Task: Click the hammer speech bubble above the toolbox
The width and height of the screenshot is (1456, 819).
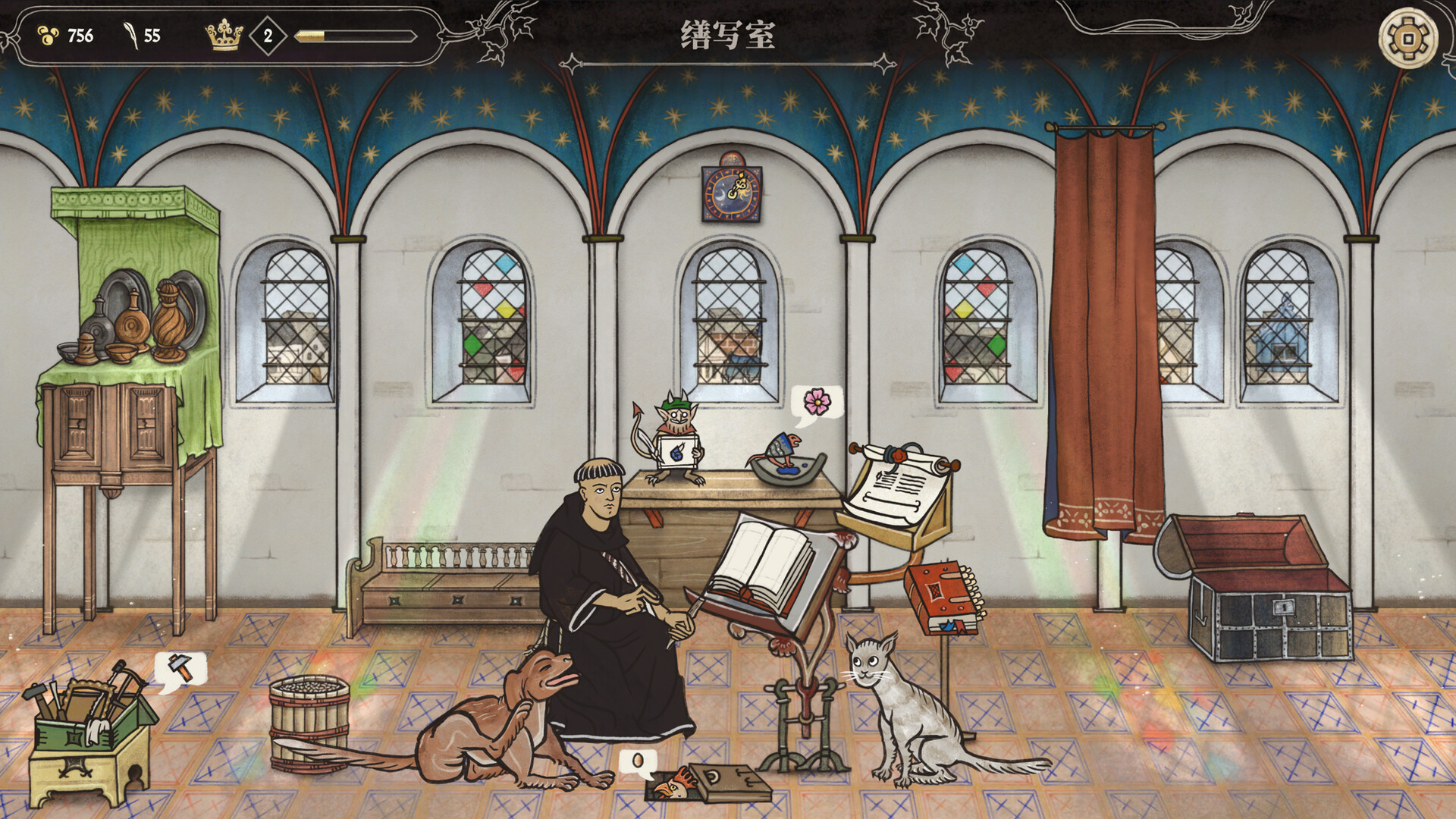Action: 180,669
